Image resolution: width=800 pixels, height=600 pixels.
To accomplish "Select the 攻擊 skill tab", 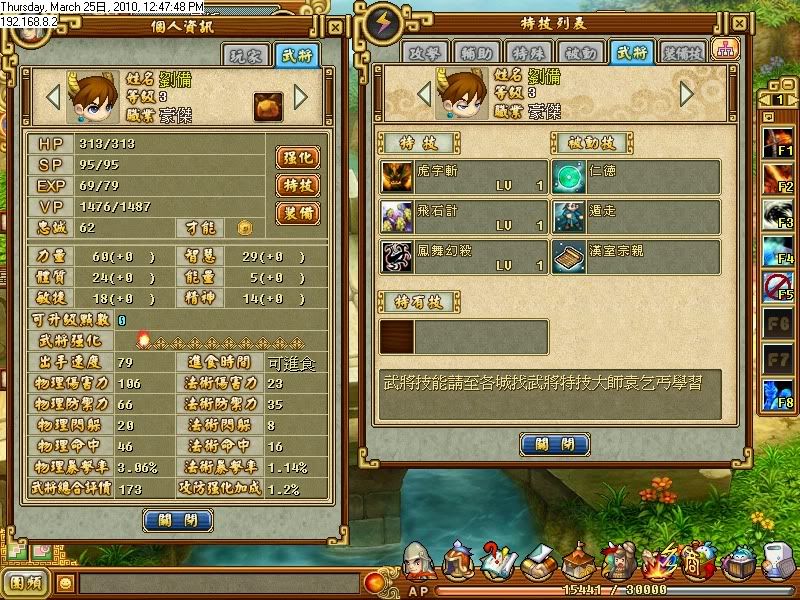I will point(423,53).
